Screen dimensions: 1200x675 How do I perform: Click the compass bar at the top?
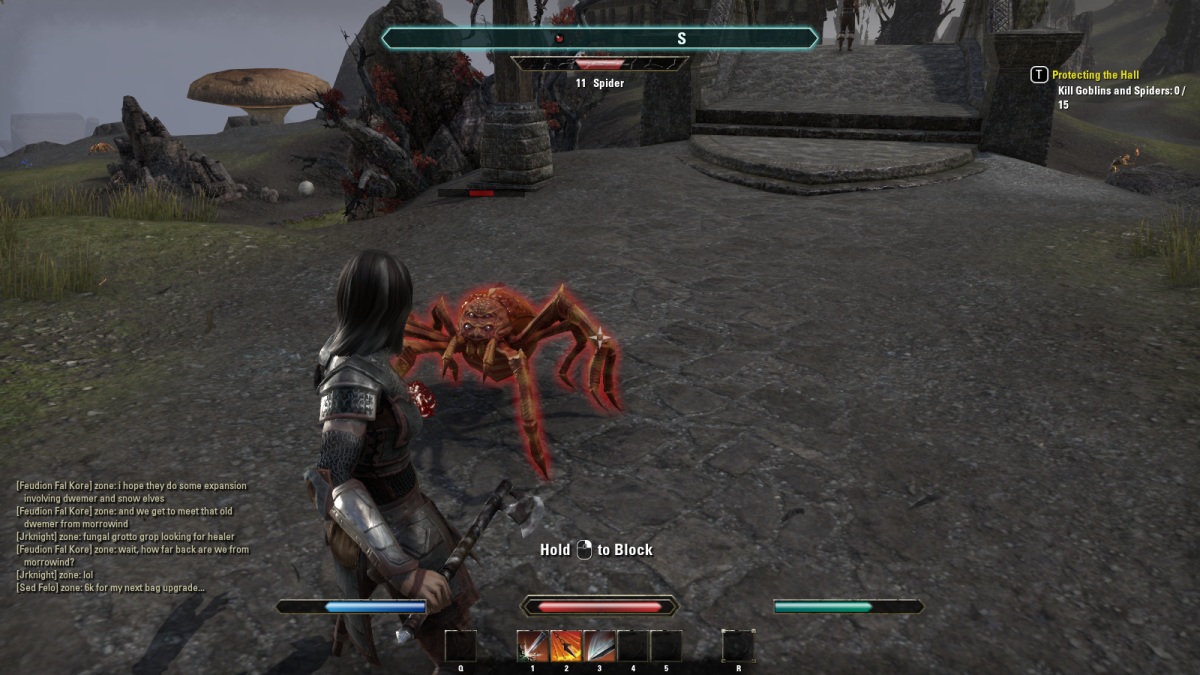point(600,38)
